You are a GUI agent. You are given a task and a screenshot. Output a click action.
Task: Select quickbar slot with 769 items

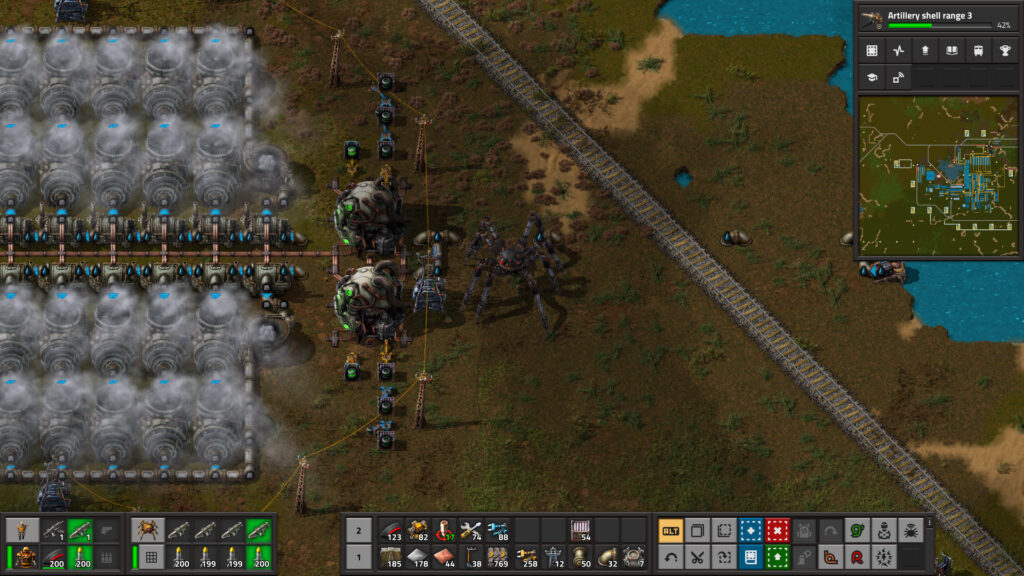(497, 556)
